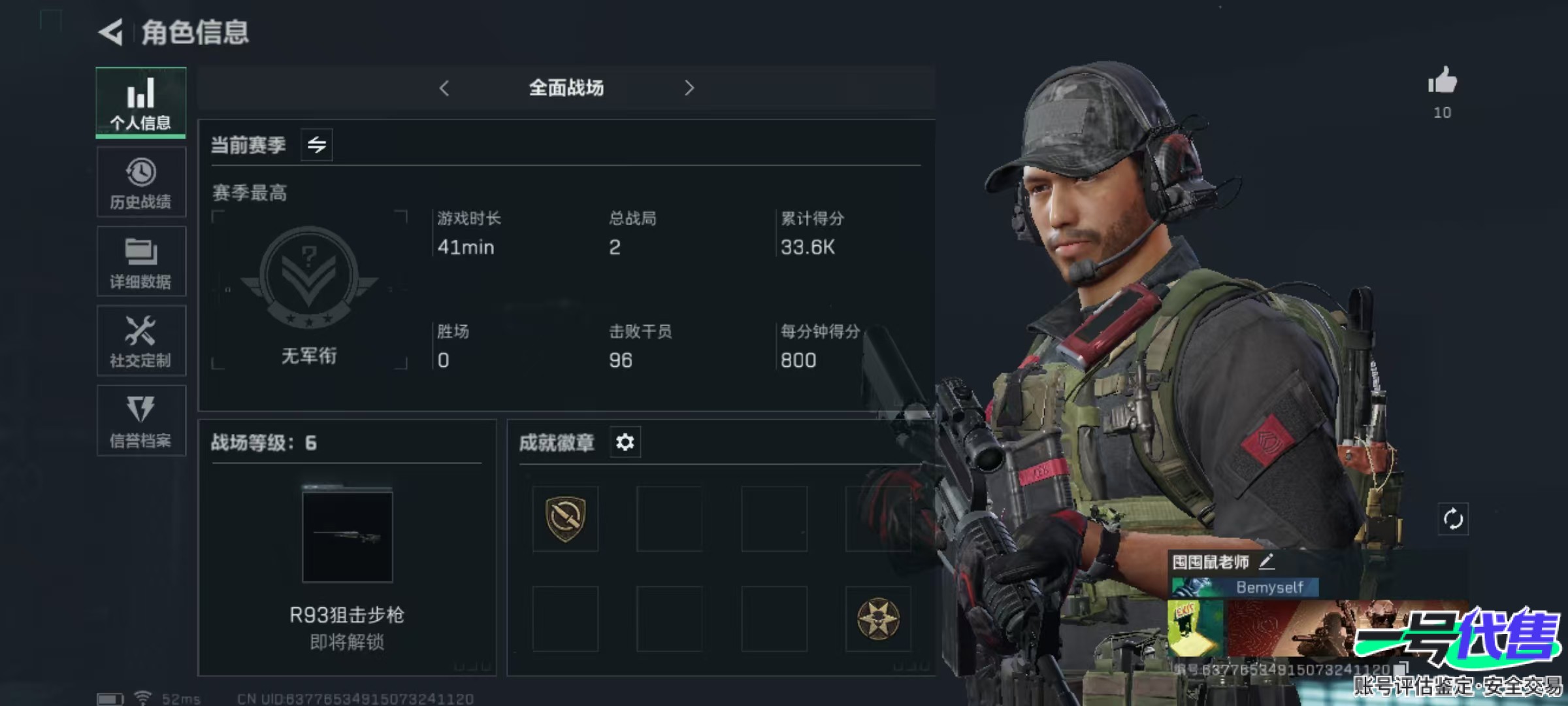1568x706 pixels.
Task: Open the 历史战绩 tab
Action: tap(140, 182)
